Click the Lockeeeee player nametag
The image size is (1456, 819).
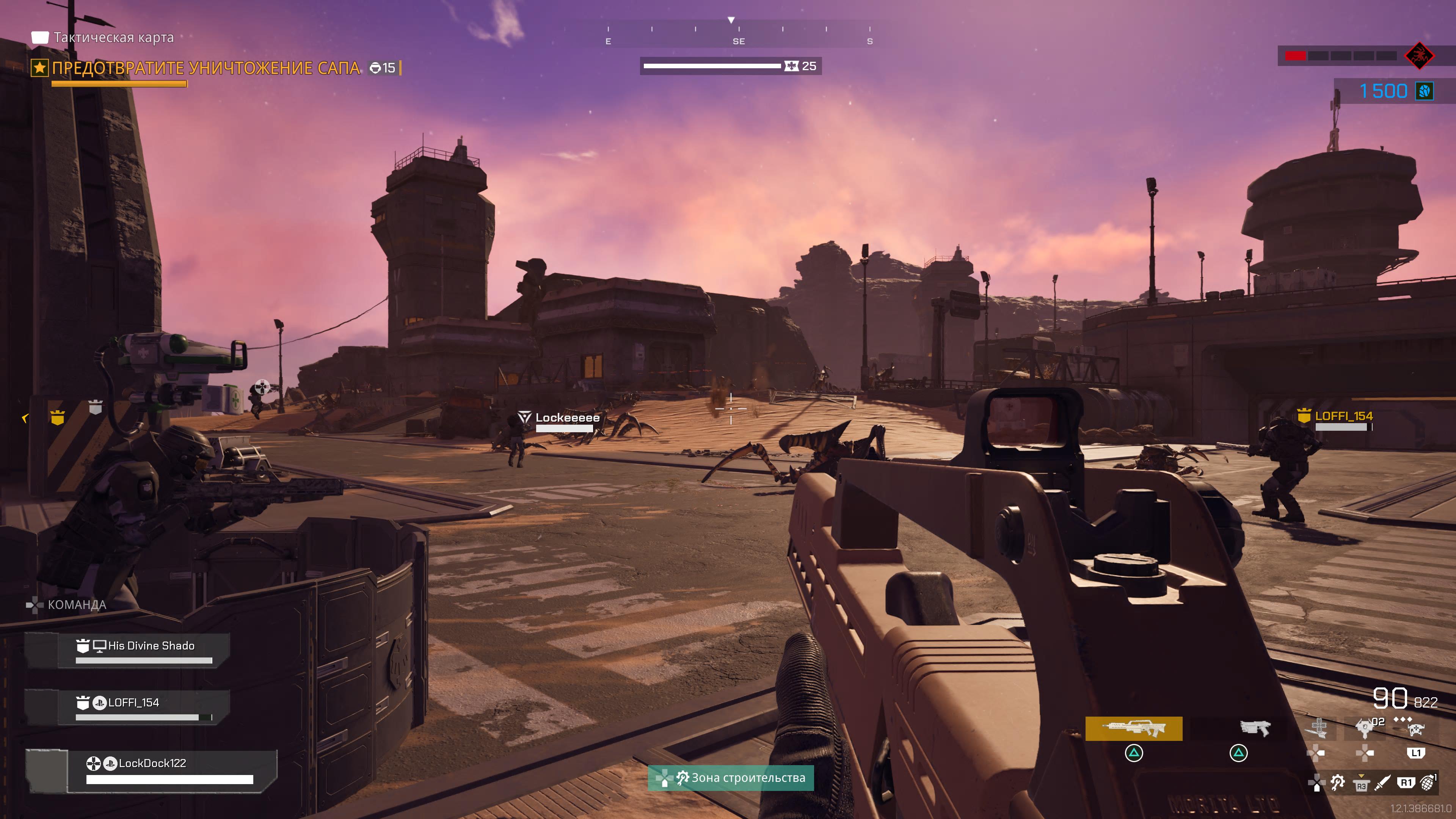(x=567, y=418)
